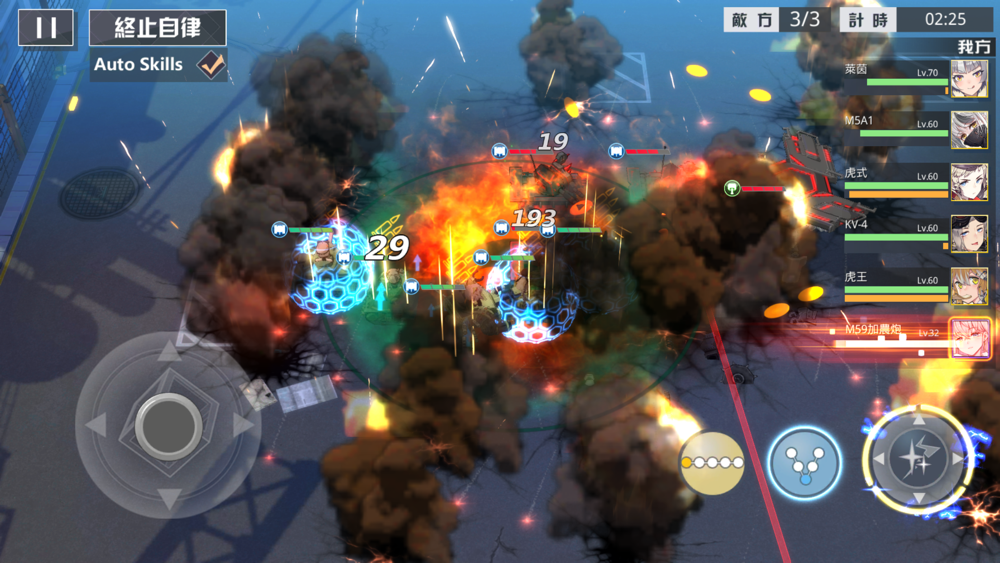This screenshot has height=563, width=1000.
Task: Activate the blue V-formation skill button
Action: pos(804,463)
